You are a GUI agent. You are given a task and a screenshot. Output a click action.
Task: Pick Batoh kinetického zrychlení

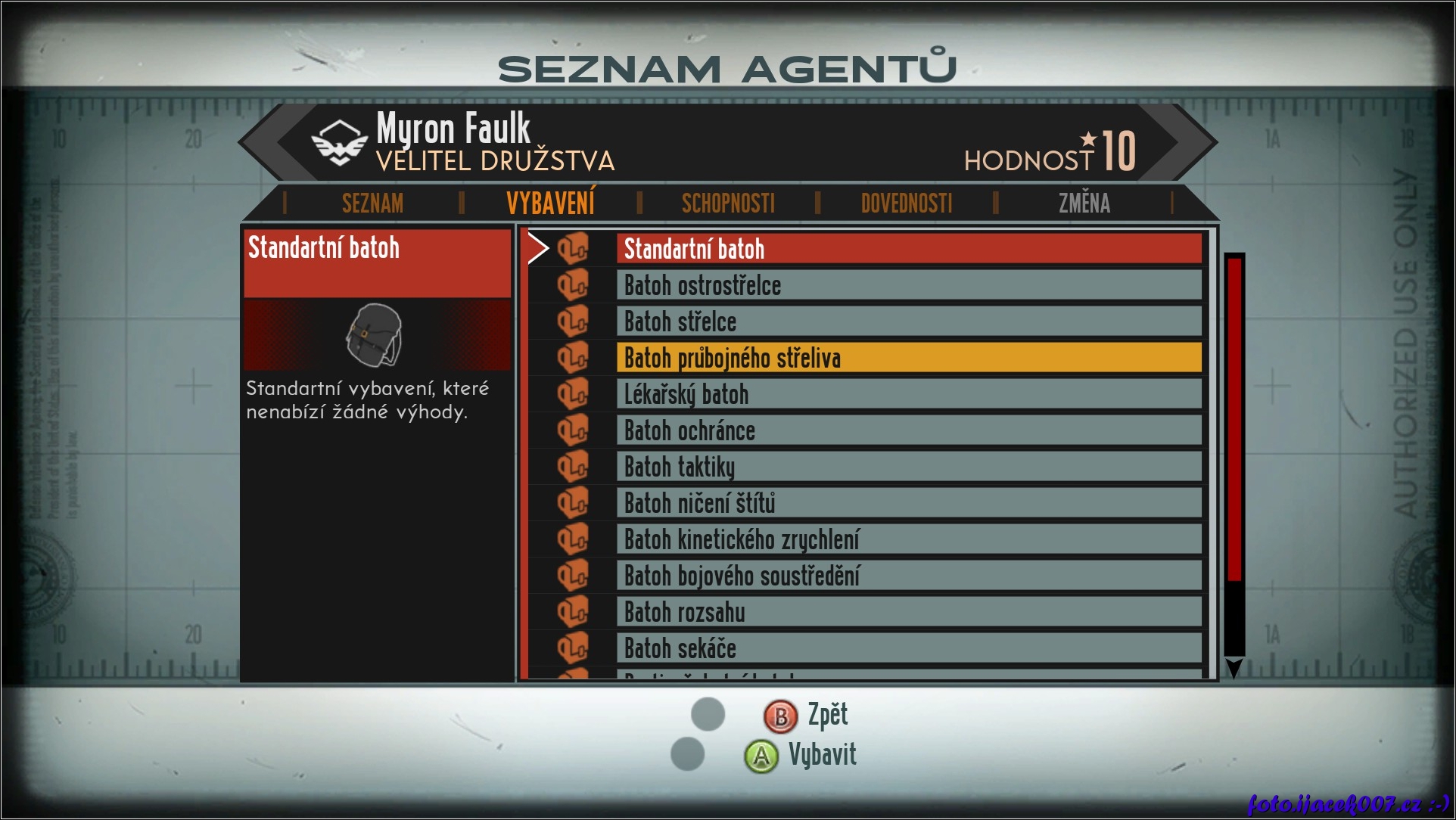coord(908,539)
